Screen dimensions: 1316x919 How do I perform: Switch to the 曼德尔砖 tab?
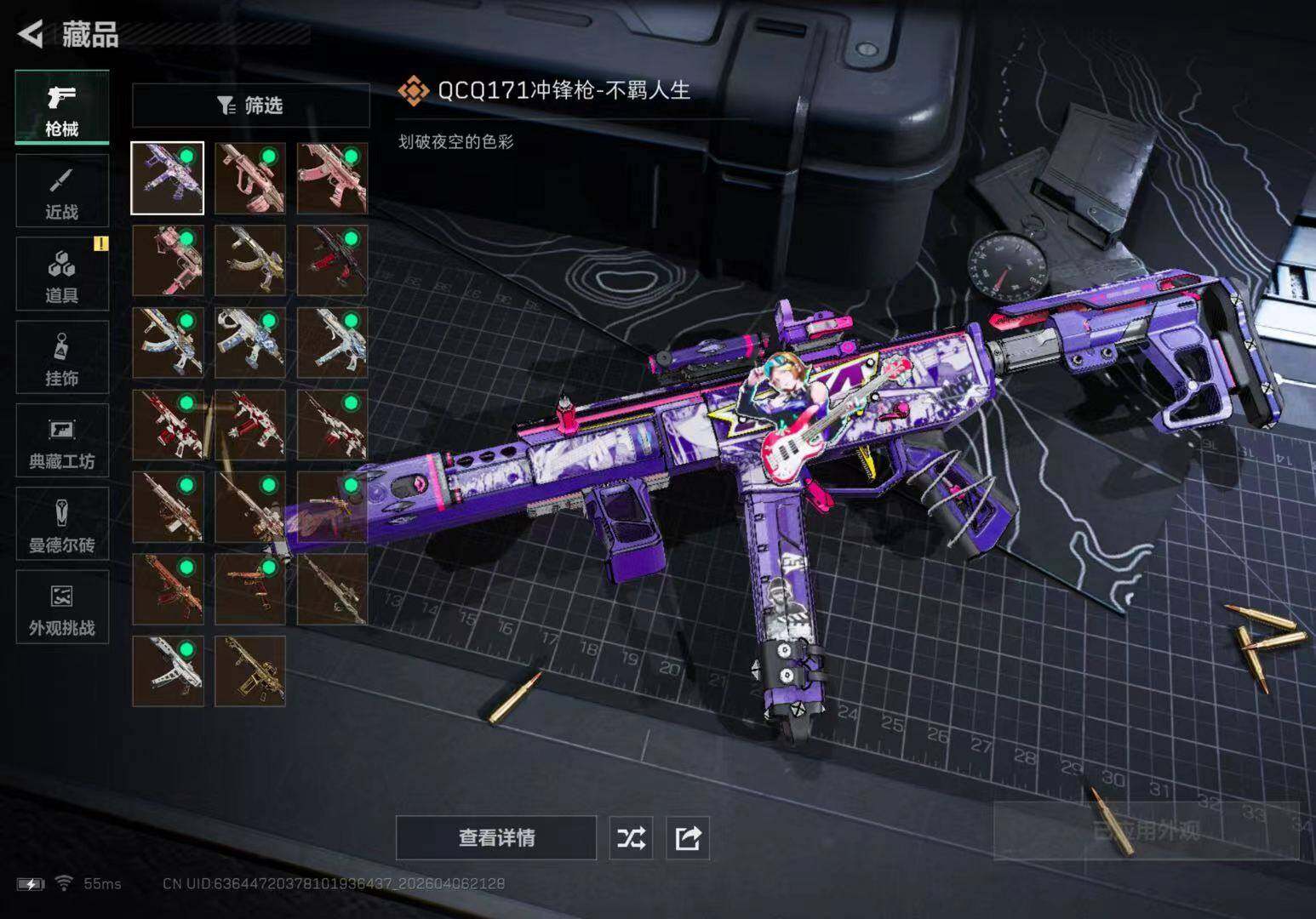[62, 524]
